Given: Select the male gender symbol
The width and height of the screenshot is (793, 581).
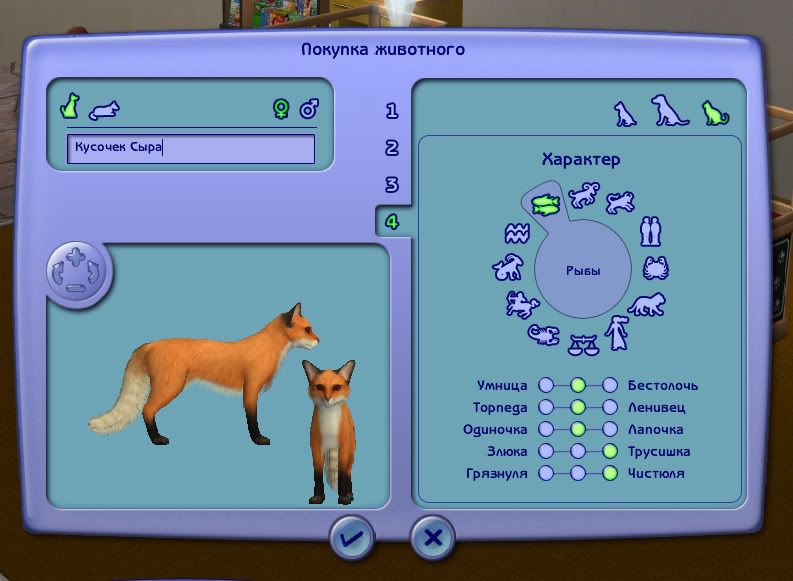Looking at the screenshot, I should pyautogui.click(x=310, y=108).
